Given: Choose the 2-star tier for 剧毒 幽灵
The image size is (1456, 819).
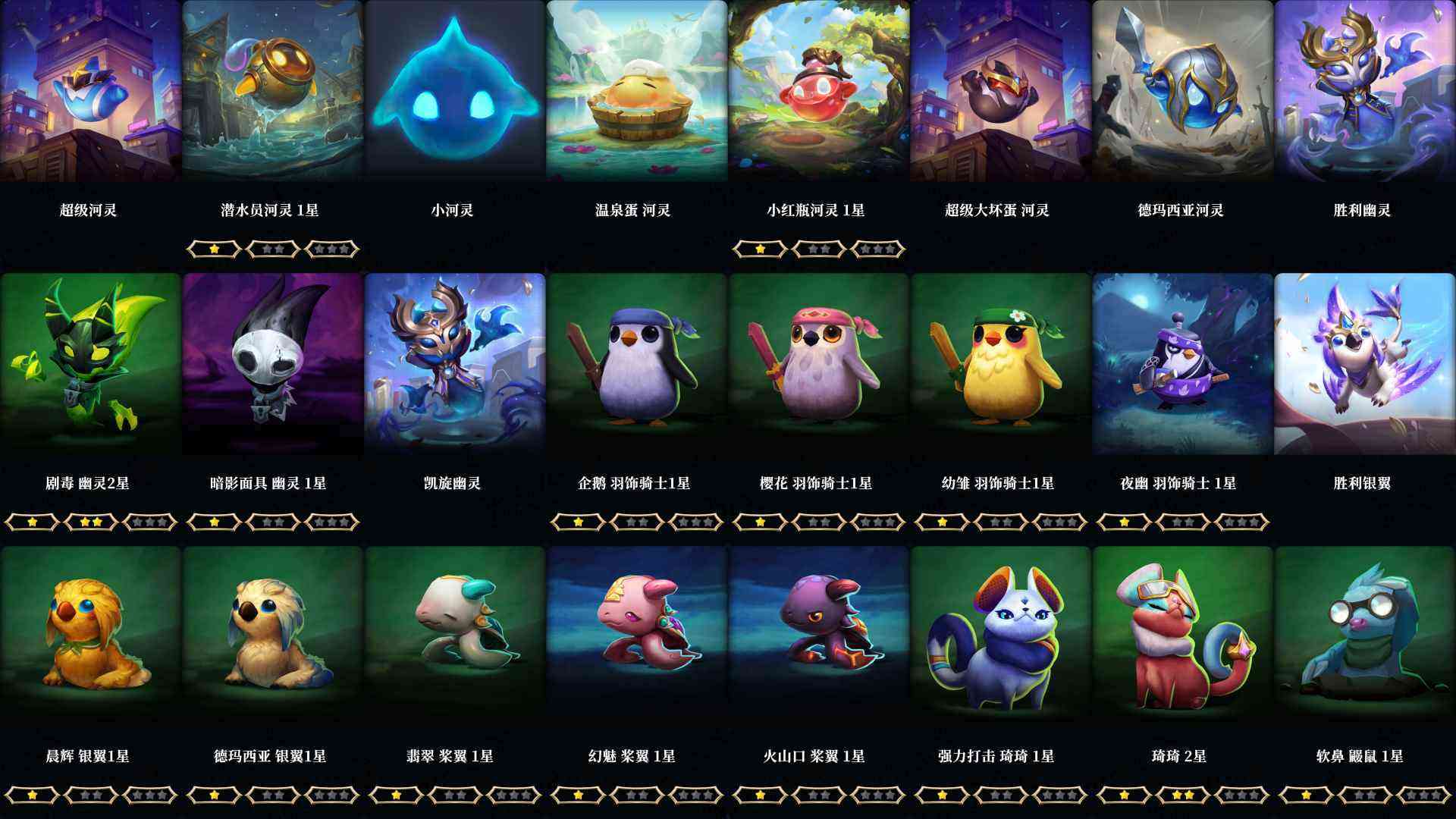Looking at the screenshot, I should (x=91, y=522).
